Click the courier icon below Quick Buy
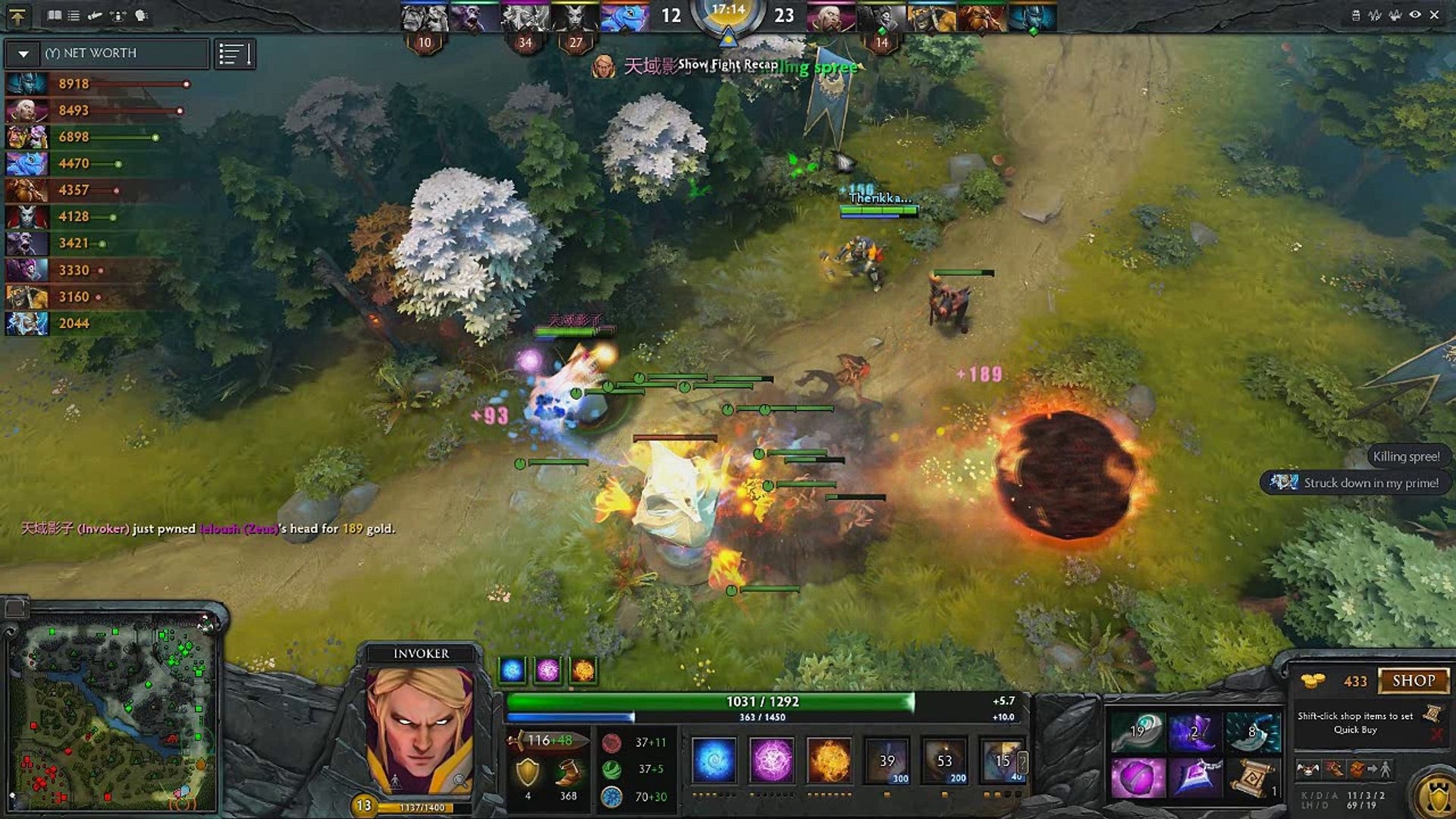This screenshot has width=1456, height=819. coord(1308,769)
